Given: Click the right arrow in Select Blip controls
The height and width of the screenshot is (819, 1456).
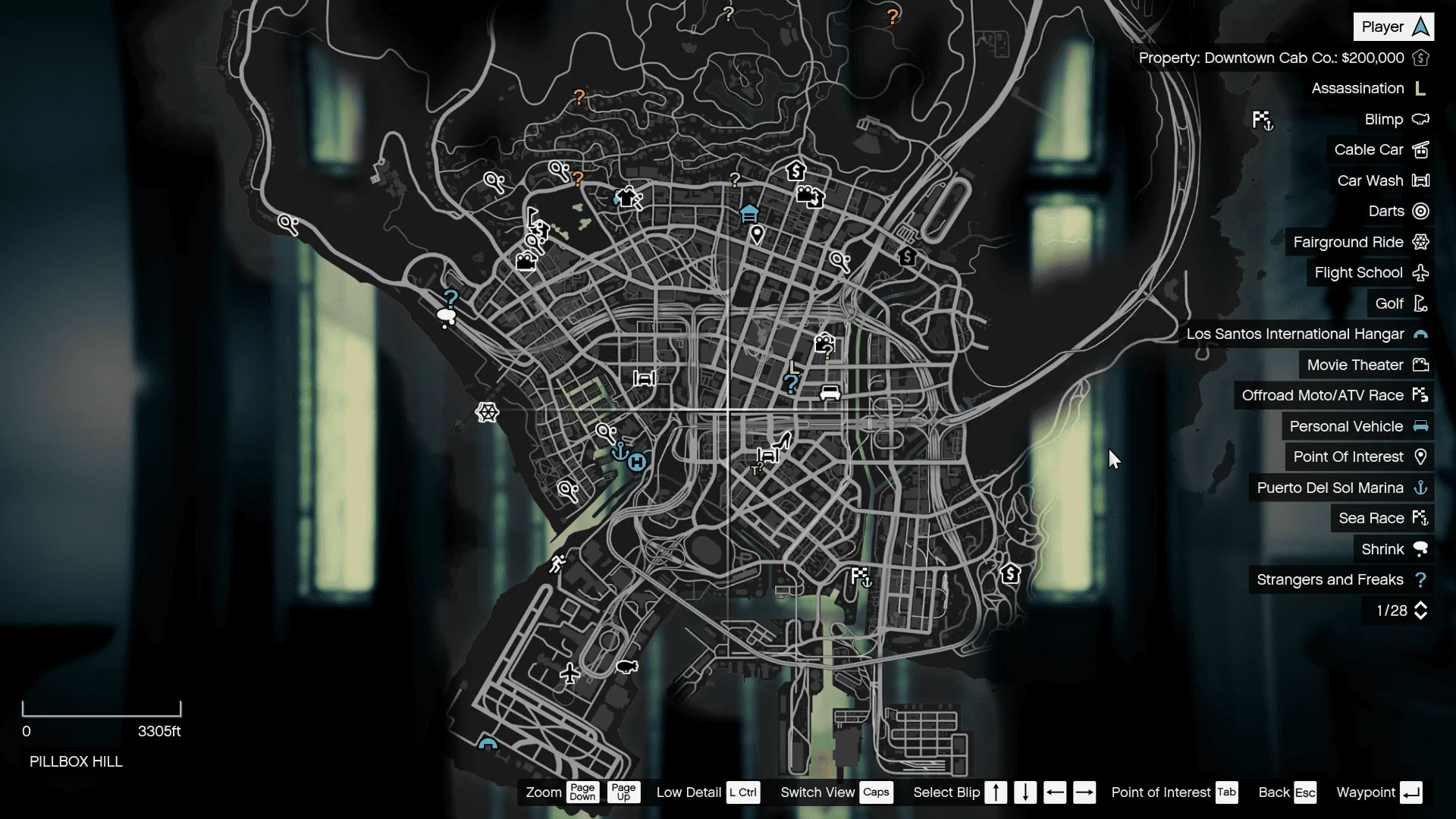Looking at the screenshot, I should coord(1085,792).
